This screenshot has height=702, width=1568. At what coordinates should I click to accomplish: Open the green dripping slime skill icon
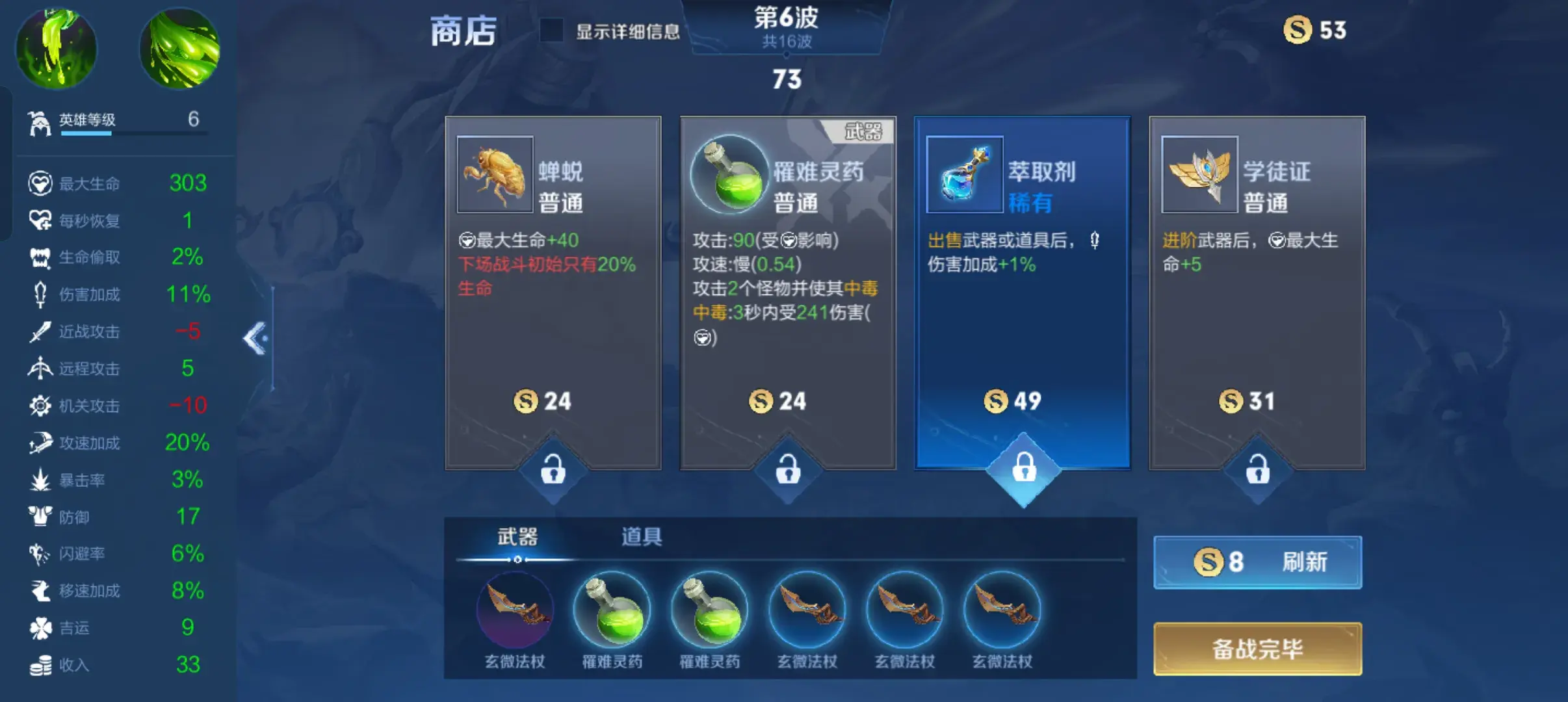point(56,48)
